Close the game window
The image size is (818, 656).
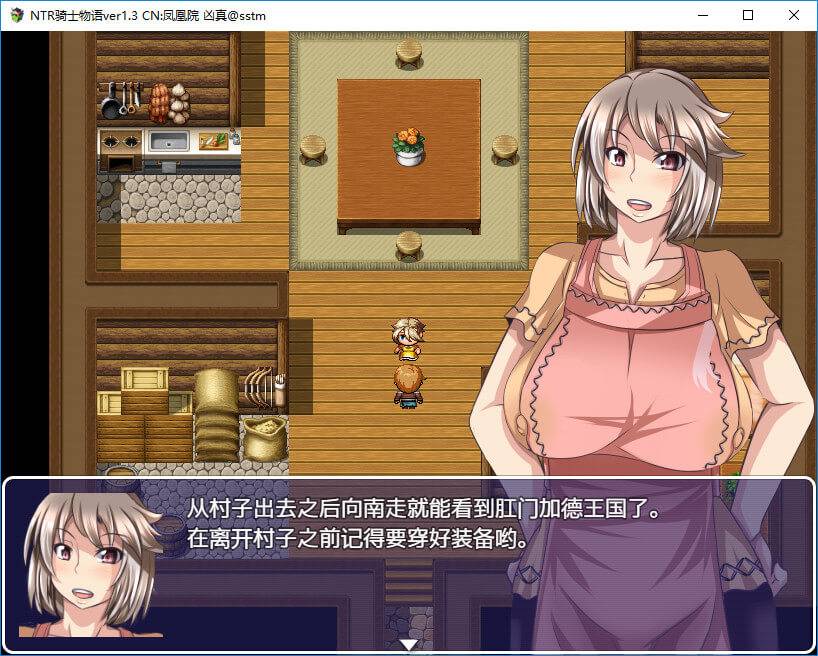pos(794,15)
